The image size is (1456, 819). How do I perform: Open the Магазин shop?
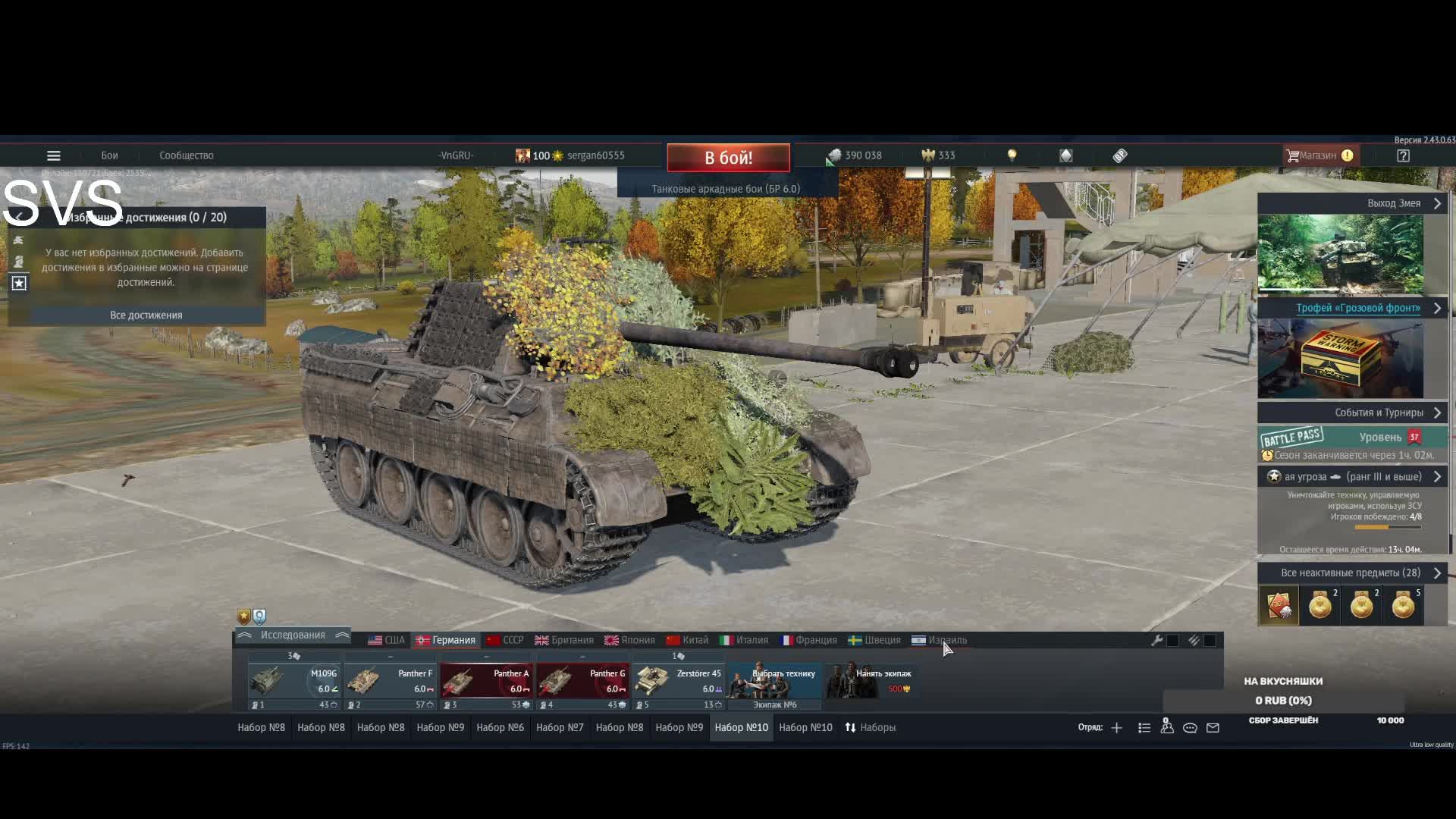click(x=1318, y=155)
